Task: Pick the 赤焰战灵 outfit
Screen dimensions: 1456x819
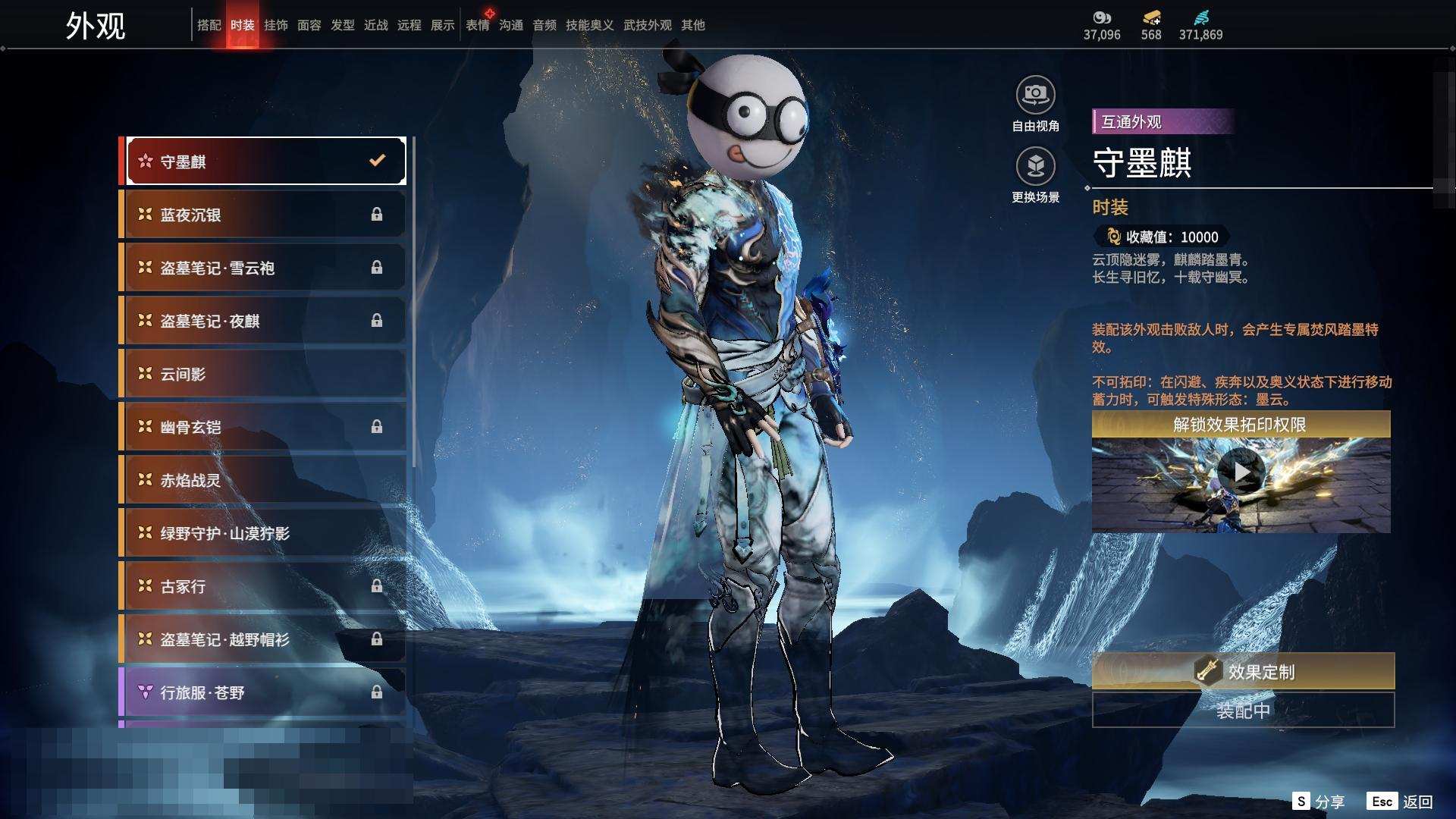Action: tap(263, 480)
